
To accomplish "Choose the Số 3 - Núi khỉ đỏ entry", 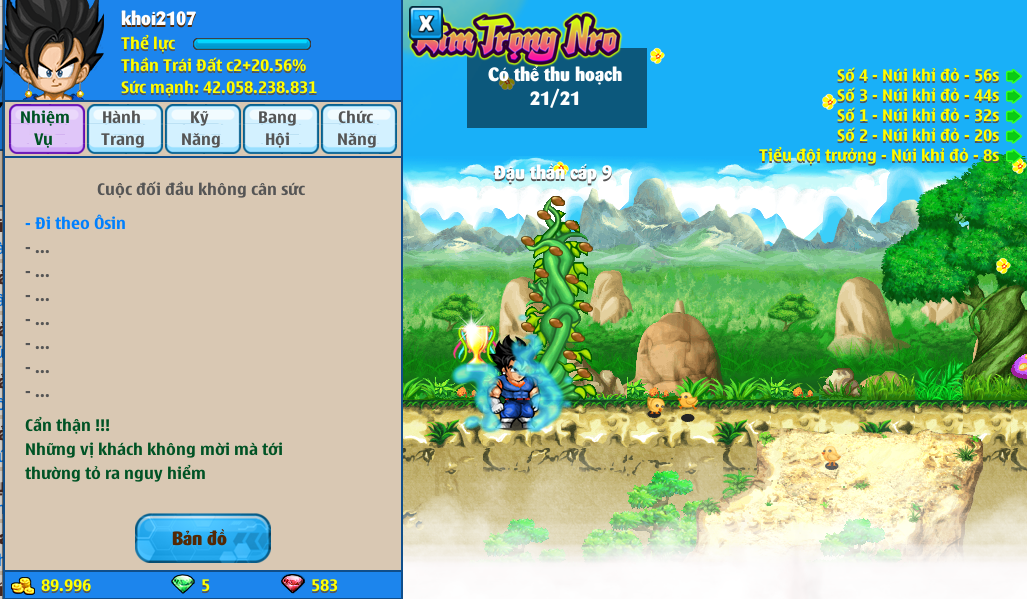I will point(917,95).
